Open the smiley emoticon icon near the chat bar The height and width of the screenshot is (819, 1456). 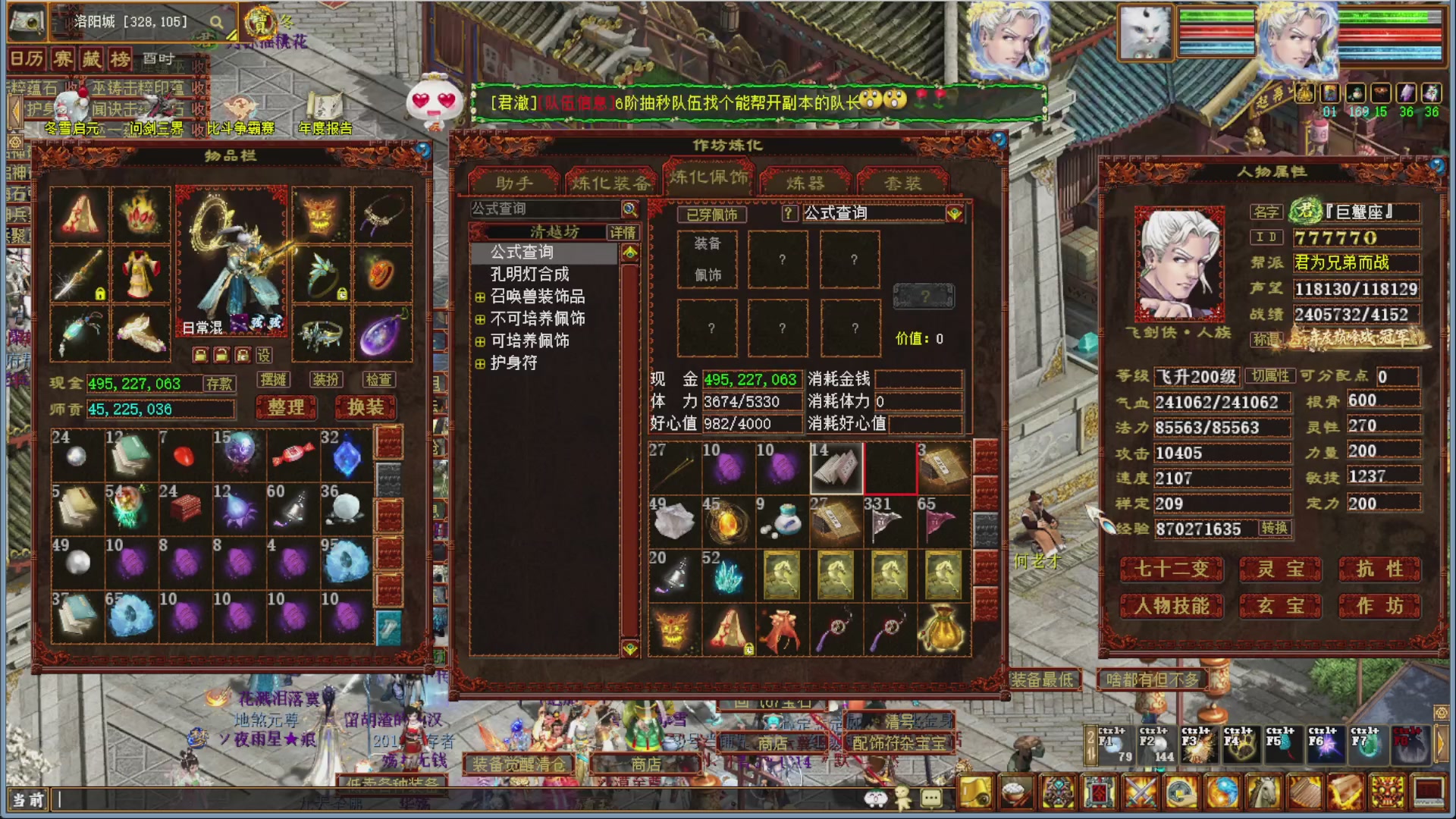[x=877, y=799]
